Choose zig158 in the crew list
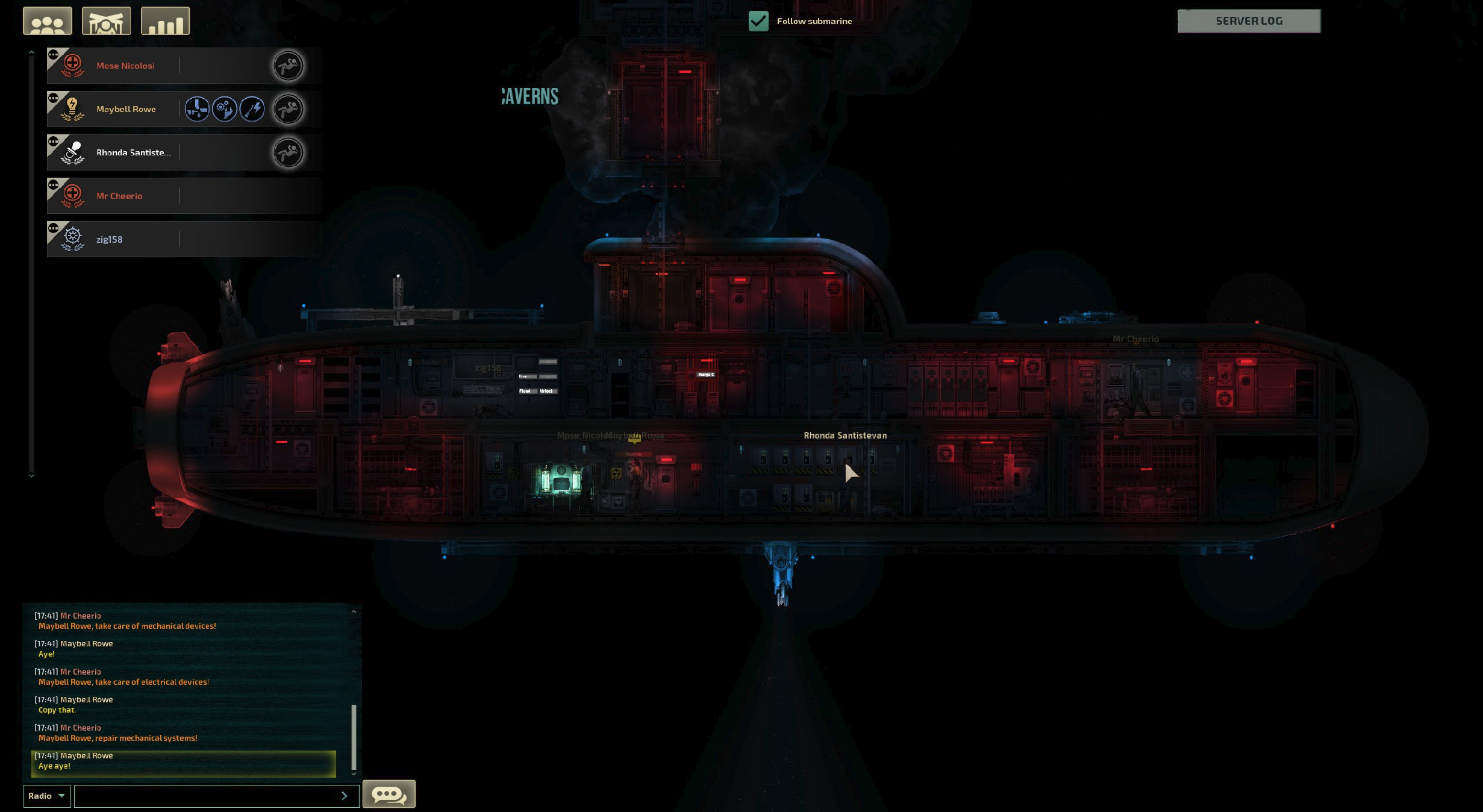Viewport: 1483px width, 812px height. 109,239
